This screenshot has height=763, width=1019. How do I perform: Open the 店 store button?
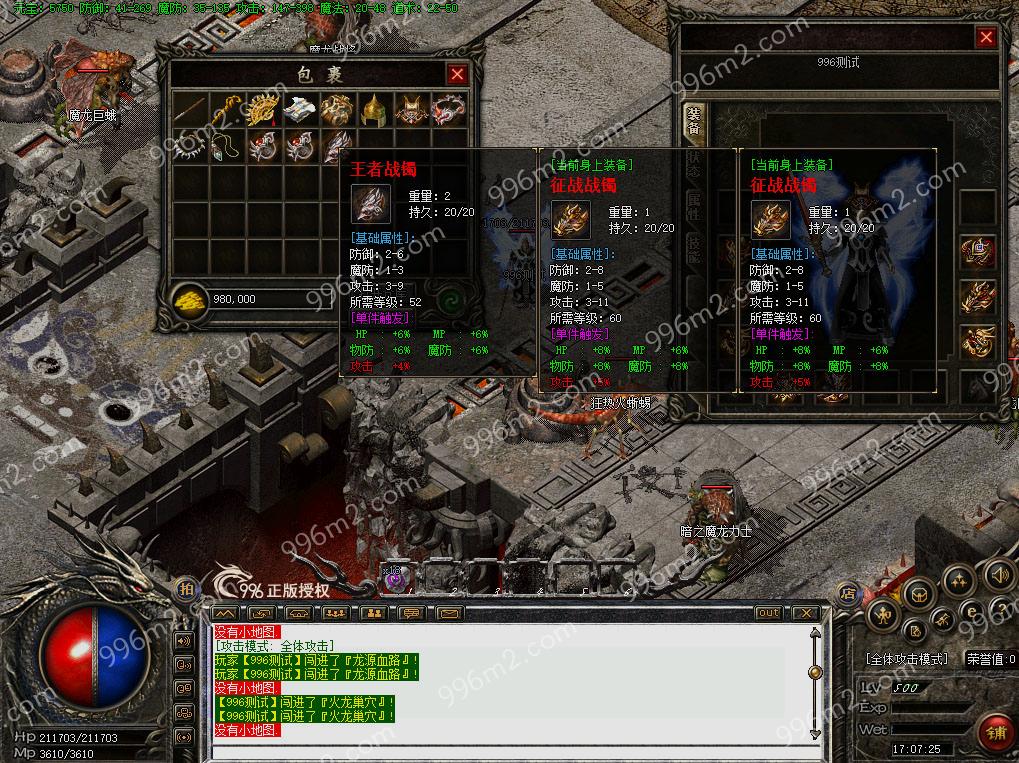(847, 592)
